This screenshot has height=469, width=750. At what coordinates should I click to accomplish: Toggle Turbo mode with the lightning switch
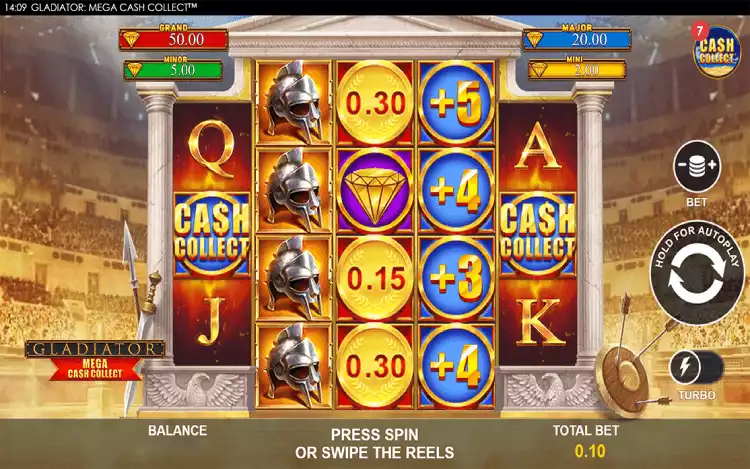click(697, 366)
